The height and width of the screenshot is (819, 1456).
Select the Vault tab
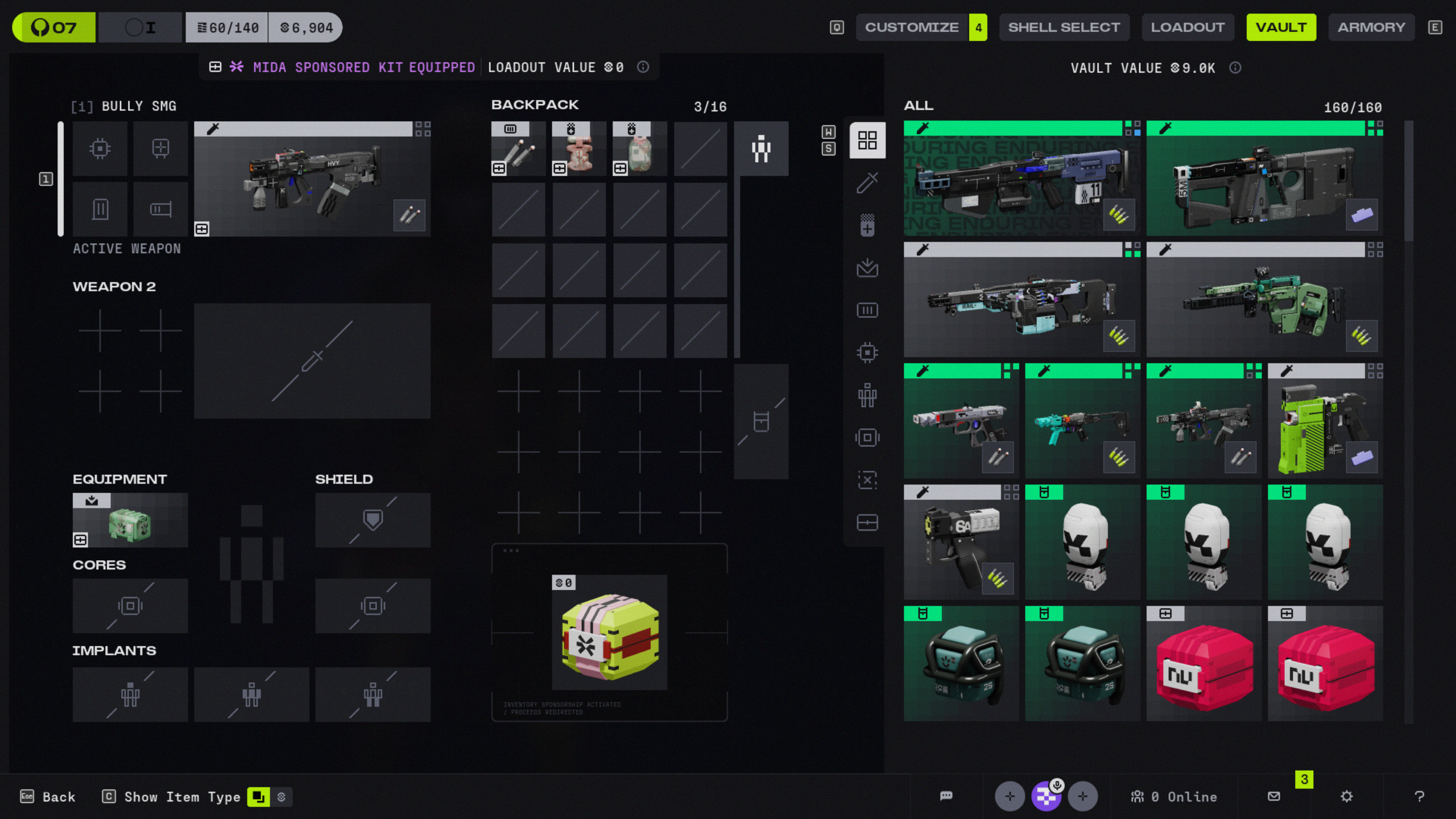point(1281,27)
